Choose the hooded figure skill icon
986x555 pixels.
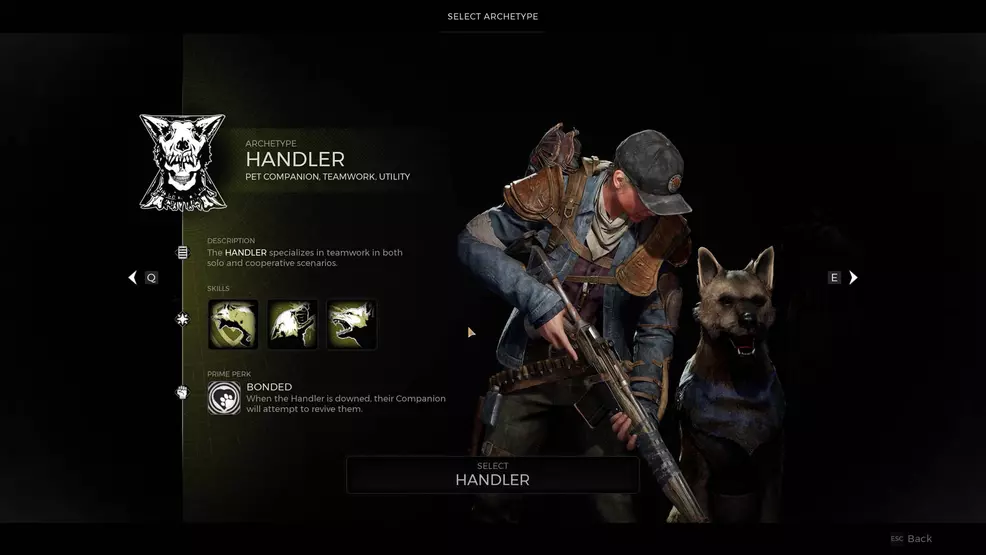[292, 325]
